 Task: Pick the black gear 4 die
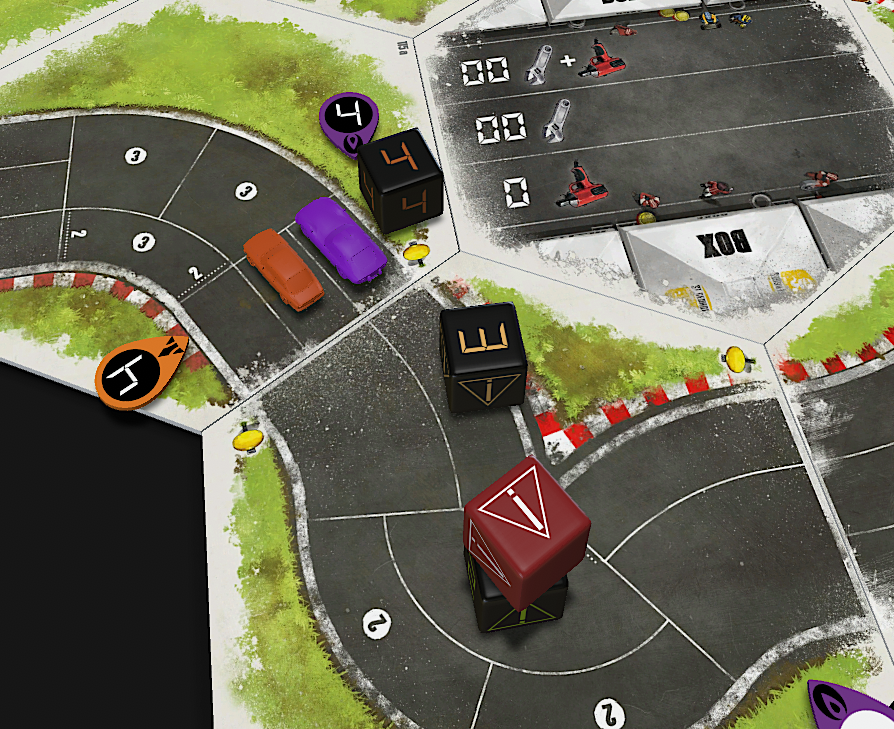[401, 181]
